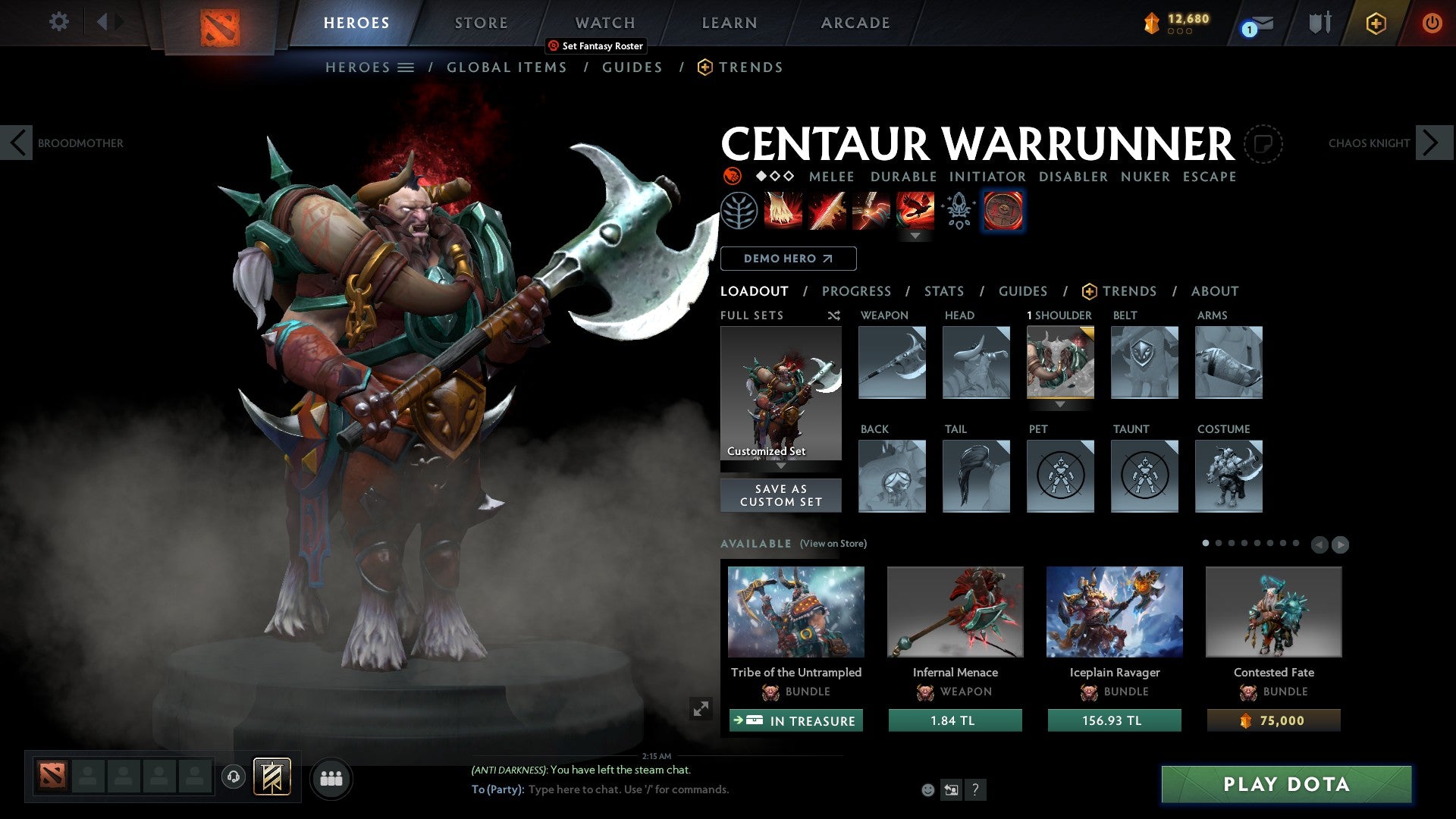Toggle the shuffle icon beside Full Sets
The width and height of the screenshot is (1456, 819).
(x=833, y=315)
